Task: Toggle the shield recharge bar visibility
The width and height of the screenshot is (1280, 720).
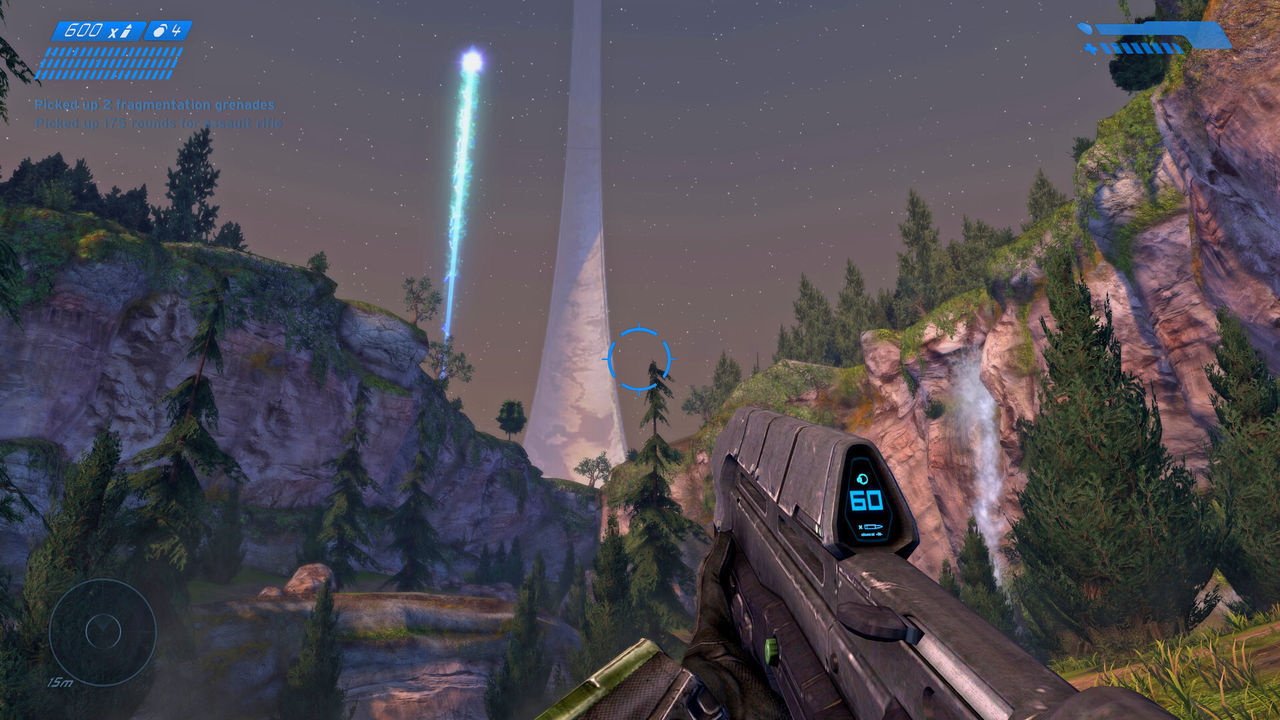Action: click(x=1160, y=30)
